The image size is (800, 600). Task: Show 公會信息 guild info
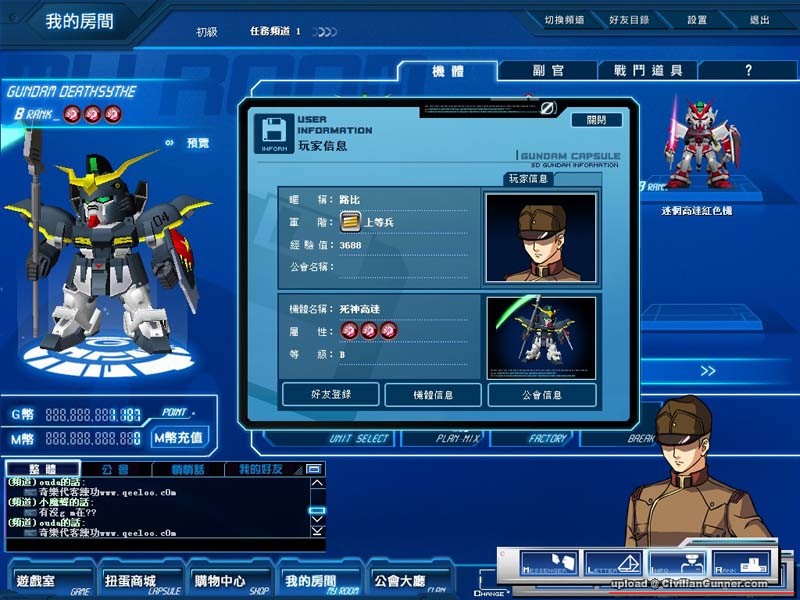541,394
